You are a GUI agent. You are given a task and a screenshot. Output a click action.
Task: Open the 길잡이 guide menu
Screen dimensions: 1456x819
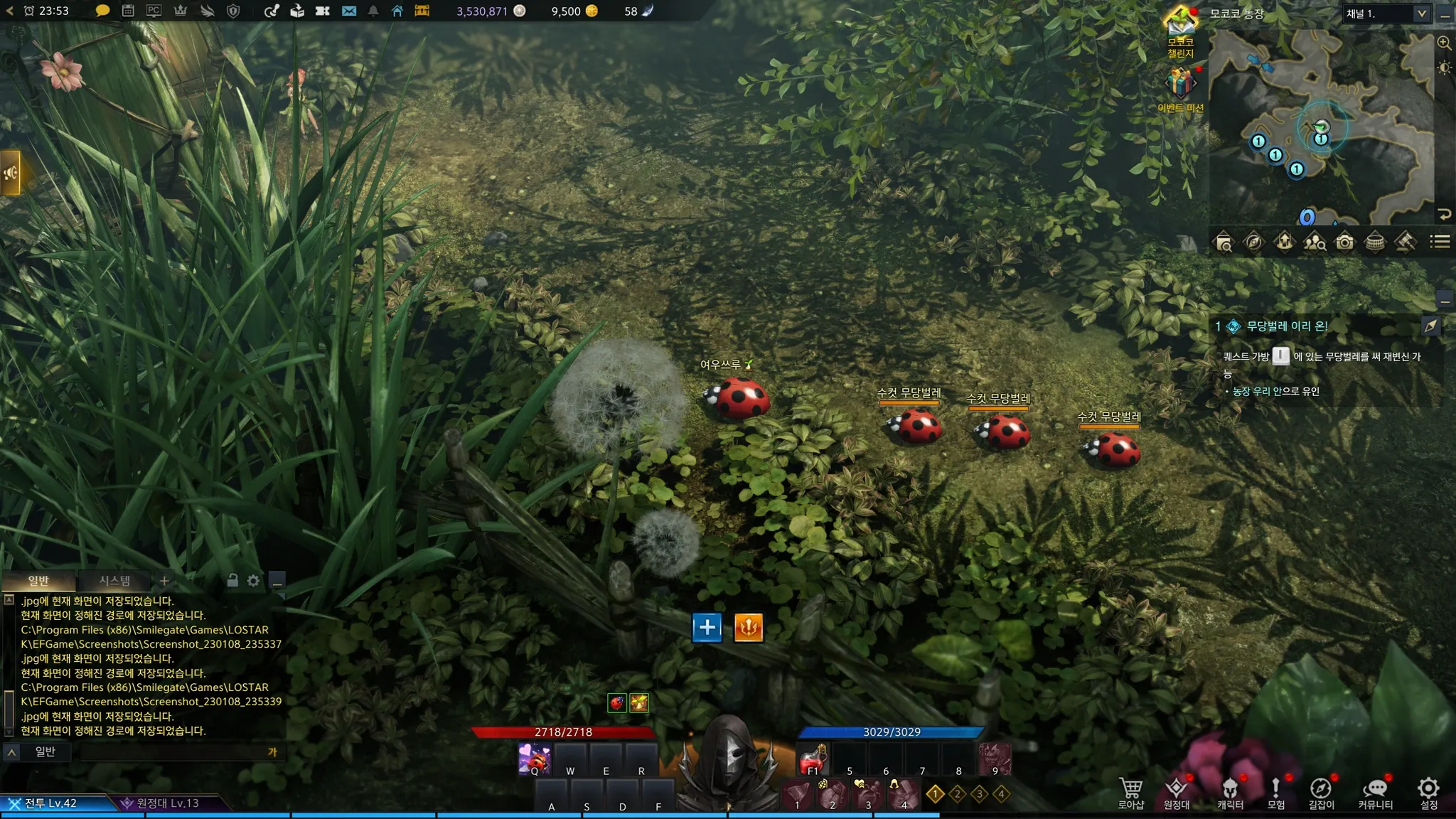1321,792
